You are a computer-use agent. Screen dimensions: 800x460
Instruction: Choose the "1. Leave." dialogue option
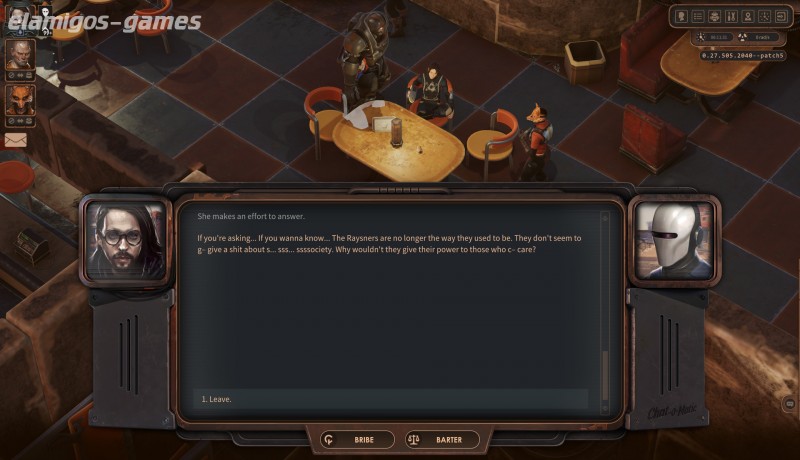[x=214, y=399]
